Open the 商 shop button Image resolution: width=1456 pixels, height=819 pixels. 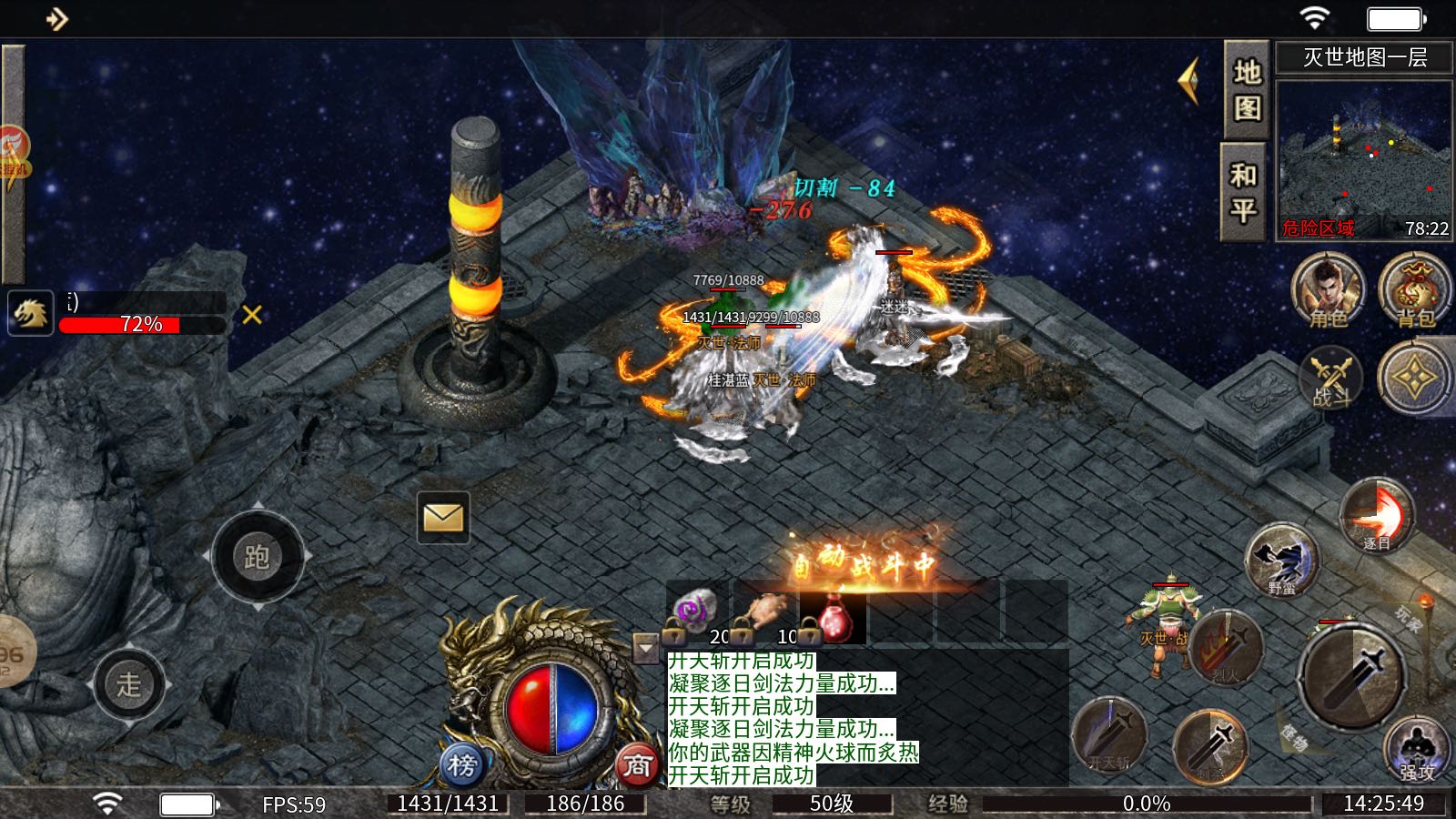point(636,765)
